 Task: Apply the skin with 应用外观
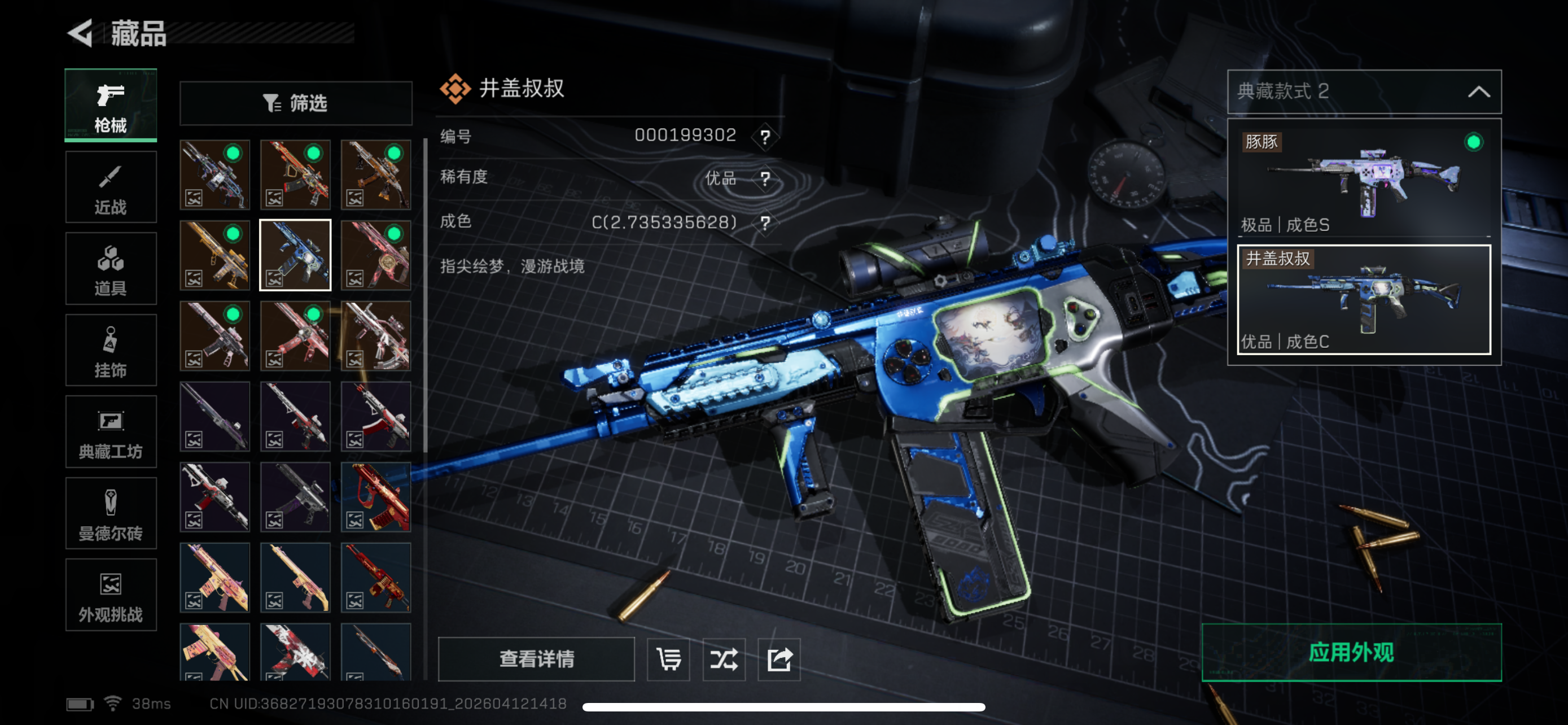pos(1351,653)
